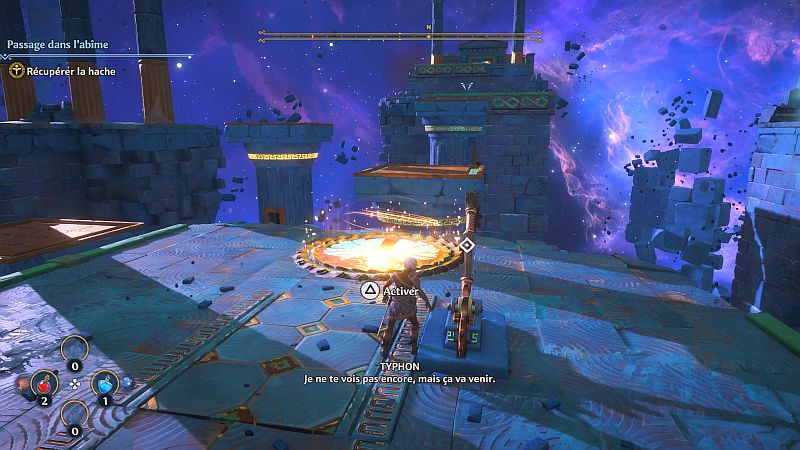800x450 pixels.
Task: Select the blue stamina potion slot
Action: [x=104, y=382]
